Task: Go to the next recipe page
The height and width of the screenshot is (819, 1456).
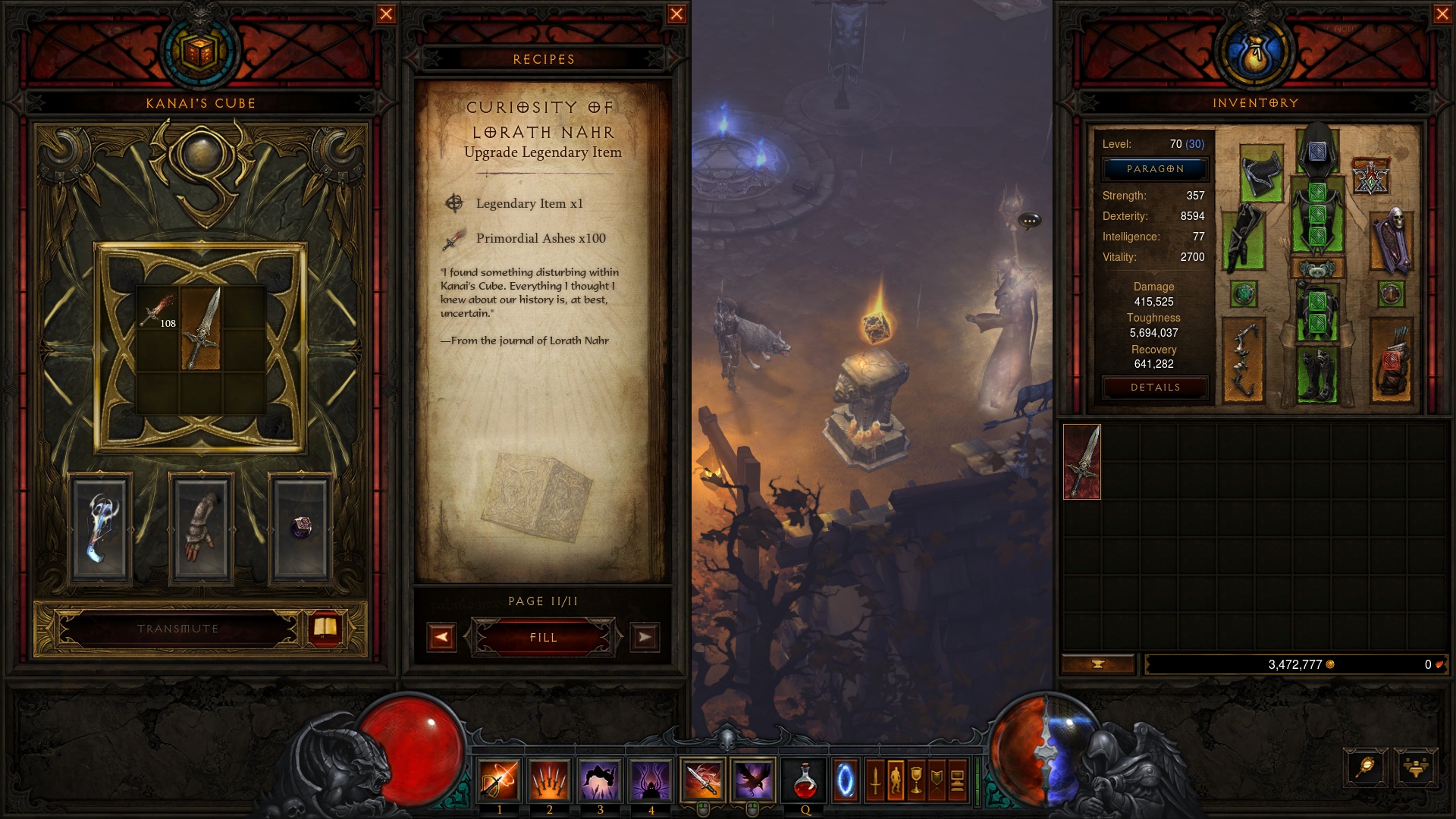Action: click(645, 638)
